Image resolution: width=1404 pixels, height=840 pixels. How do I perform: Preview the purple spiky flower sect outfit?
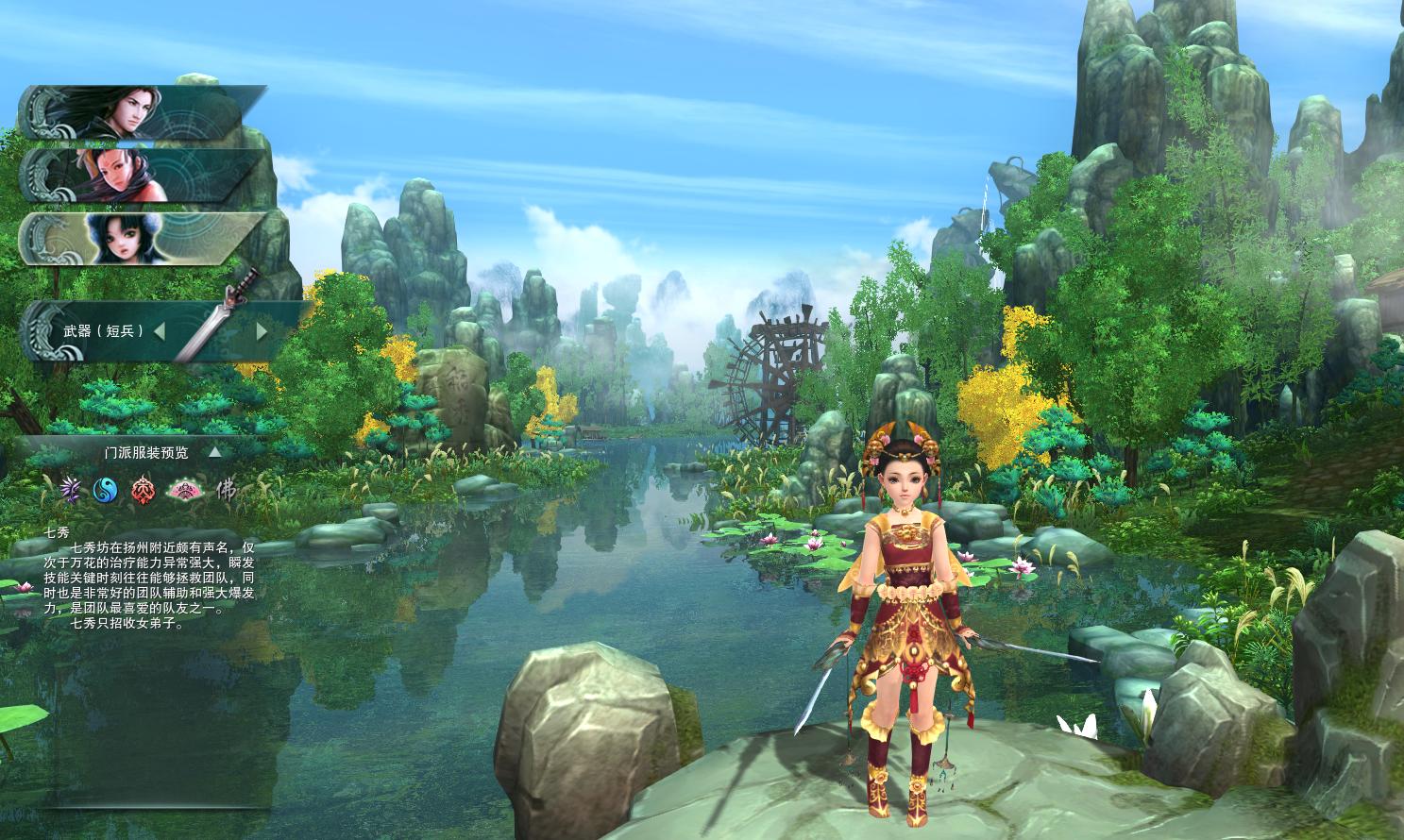70,489
